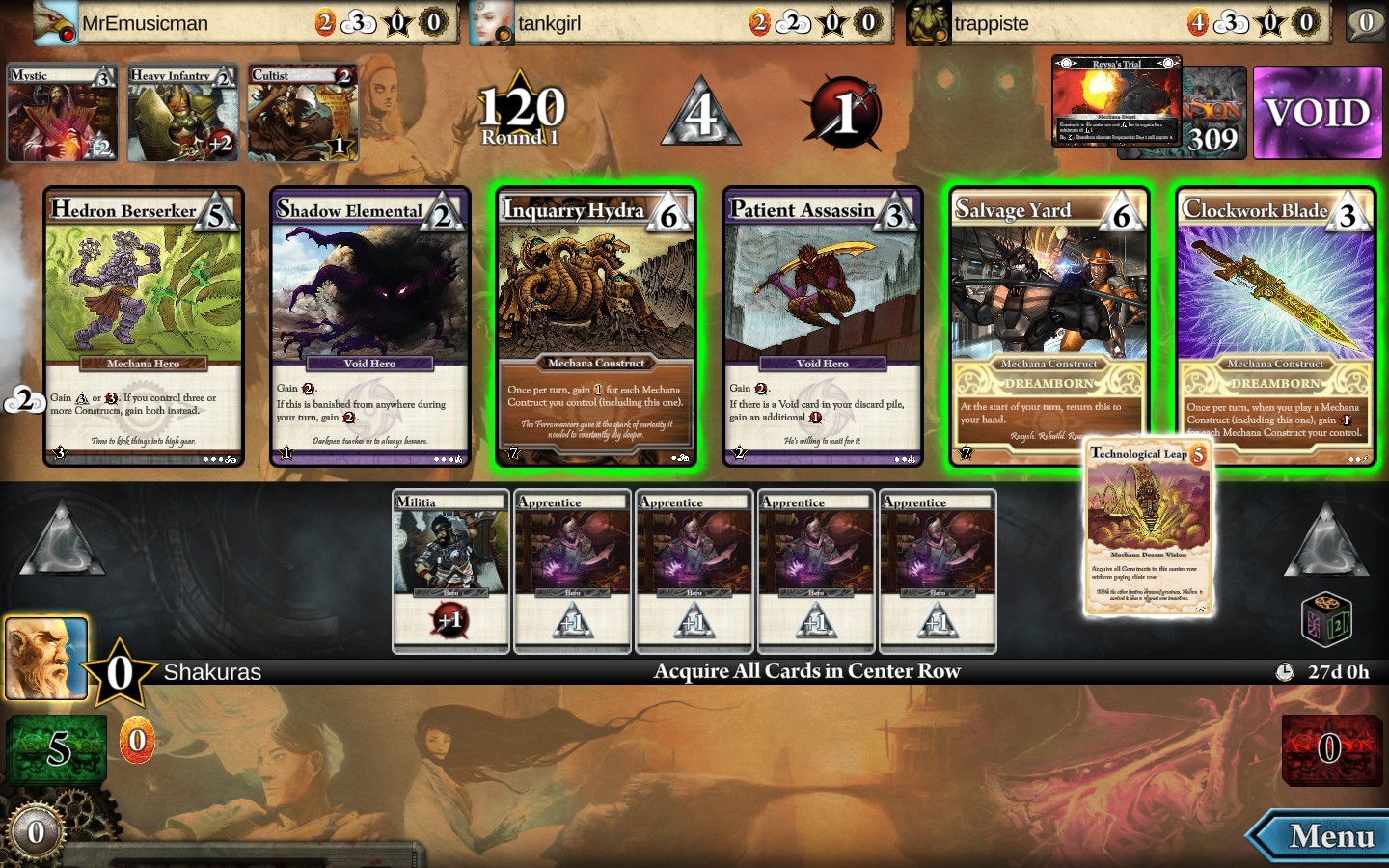
Task: Open the Menu button
Action: click(x=1321, y=836)
